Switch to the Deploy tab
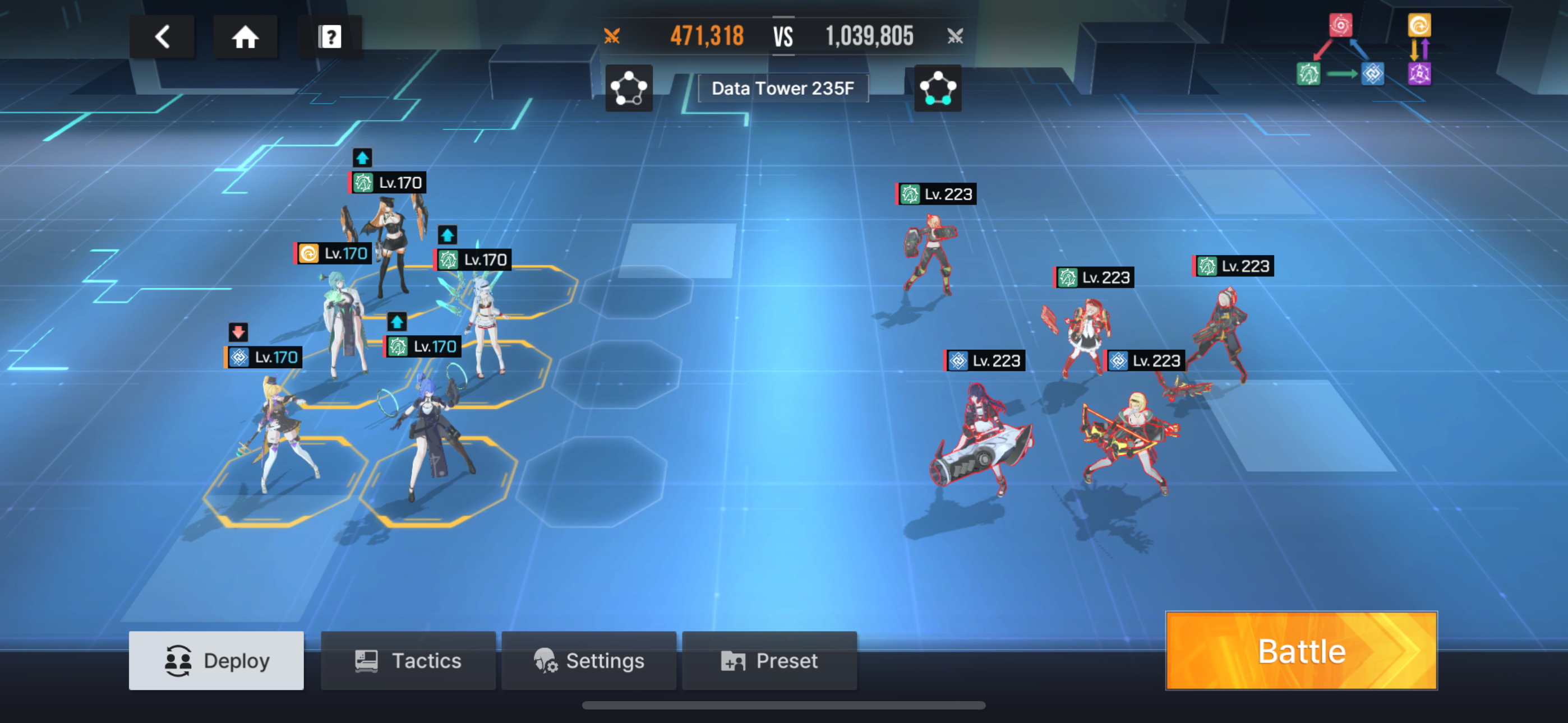 [216, 660]
